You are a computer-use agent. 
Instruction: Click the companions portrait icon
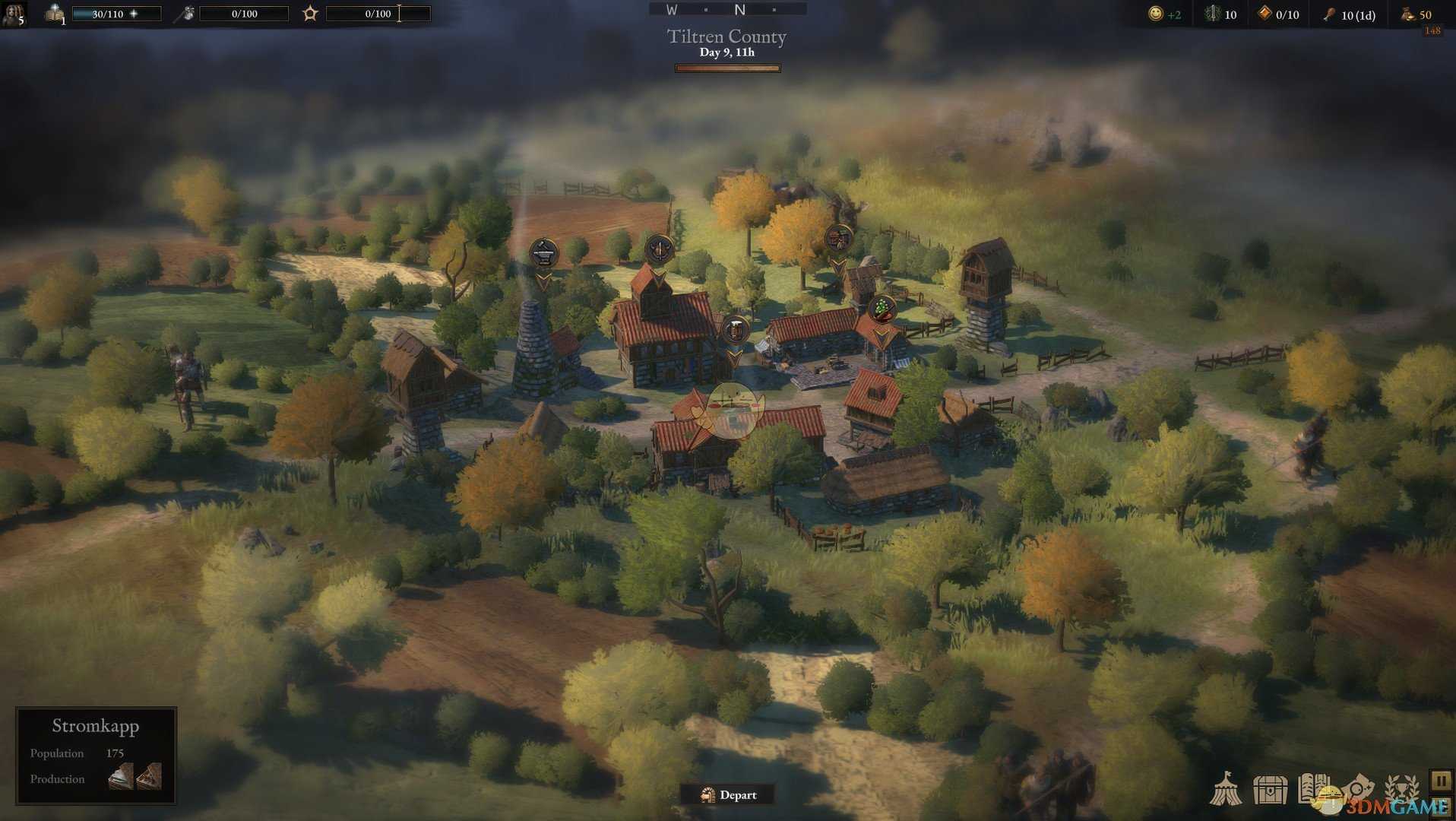click(x=14, y=13)
